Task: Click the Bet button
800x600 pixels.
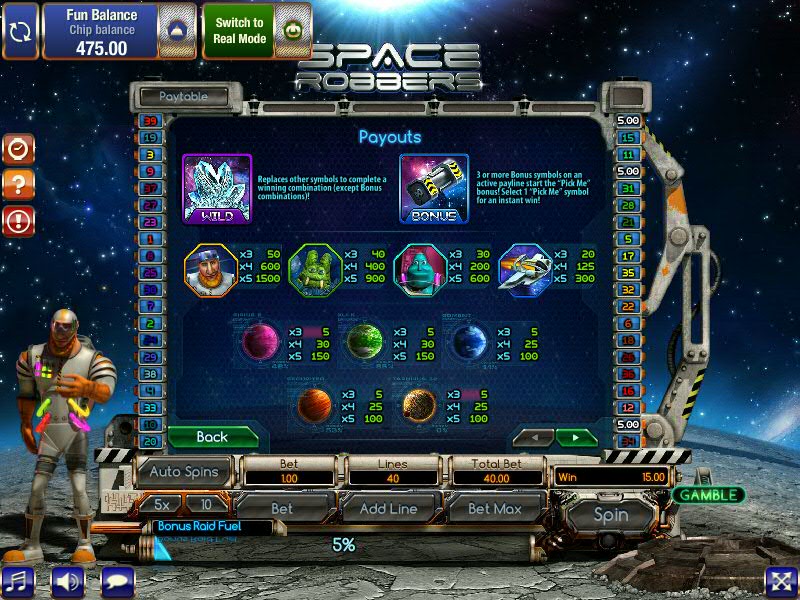Action: pos(282,508)
